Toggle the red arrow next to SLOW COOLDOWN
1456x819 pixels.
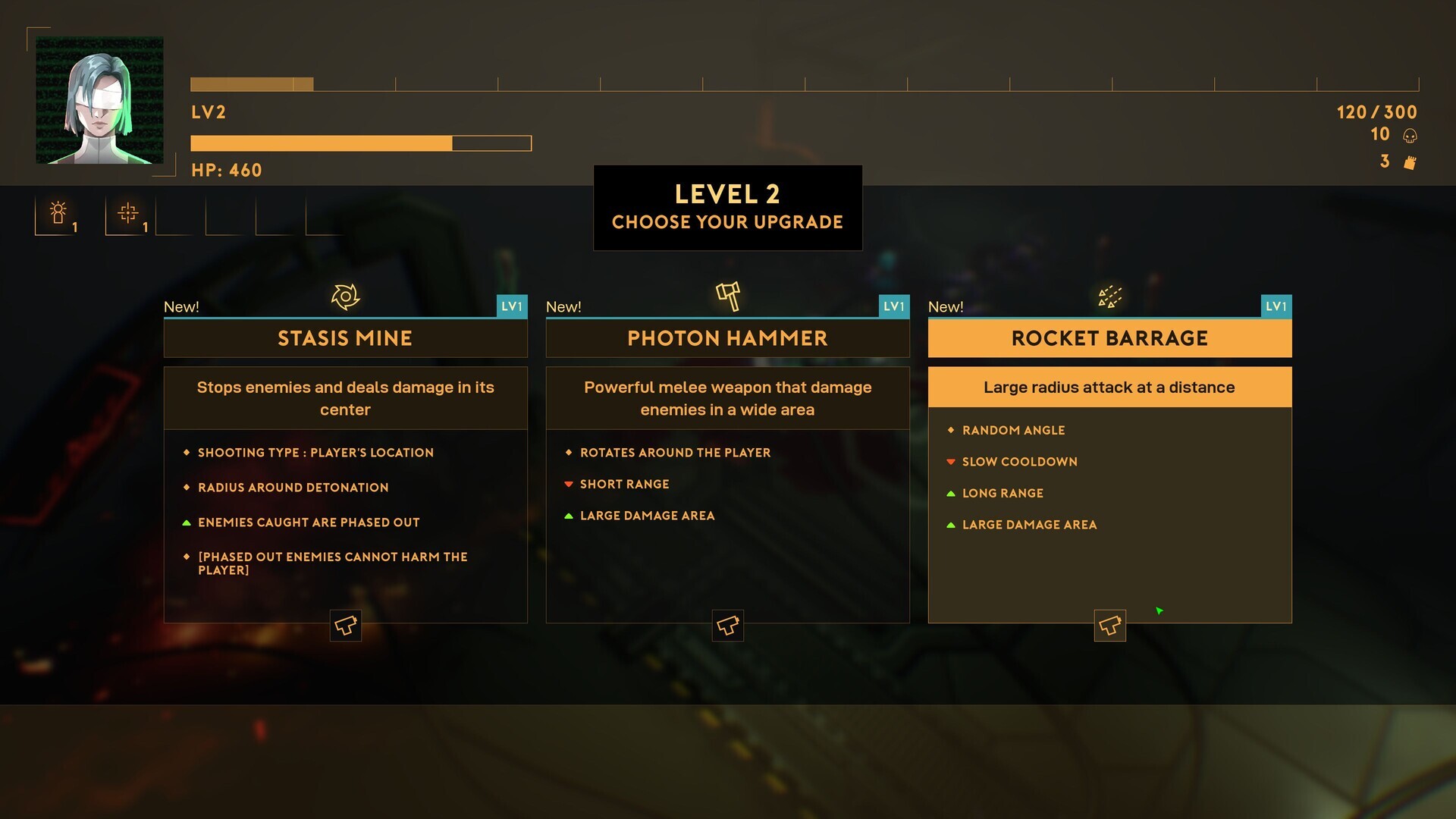tap(952, 461)
